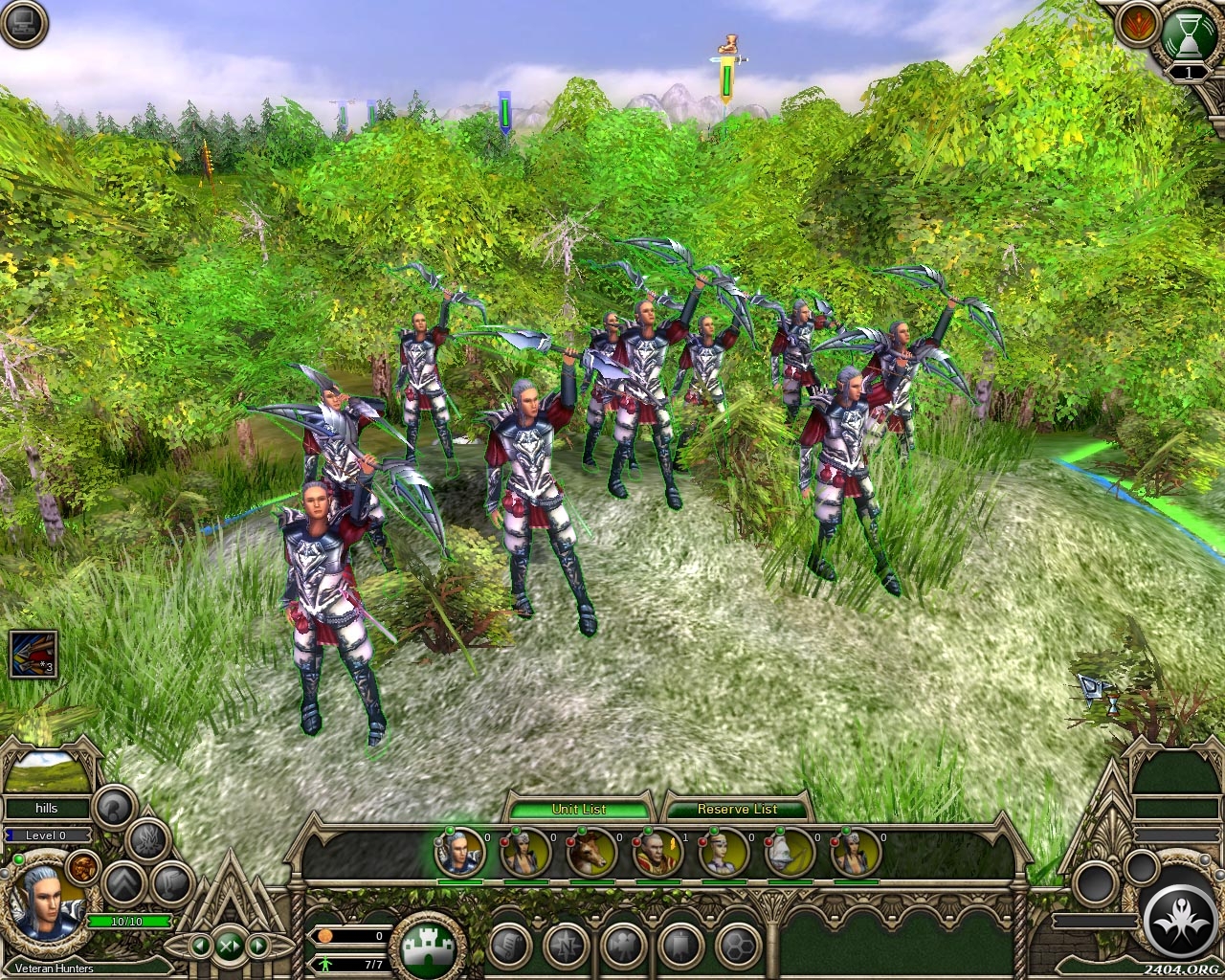Toggle the hexagon grid button

point(738,946)
